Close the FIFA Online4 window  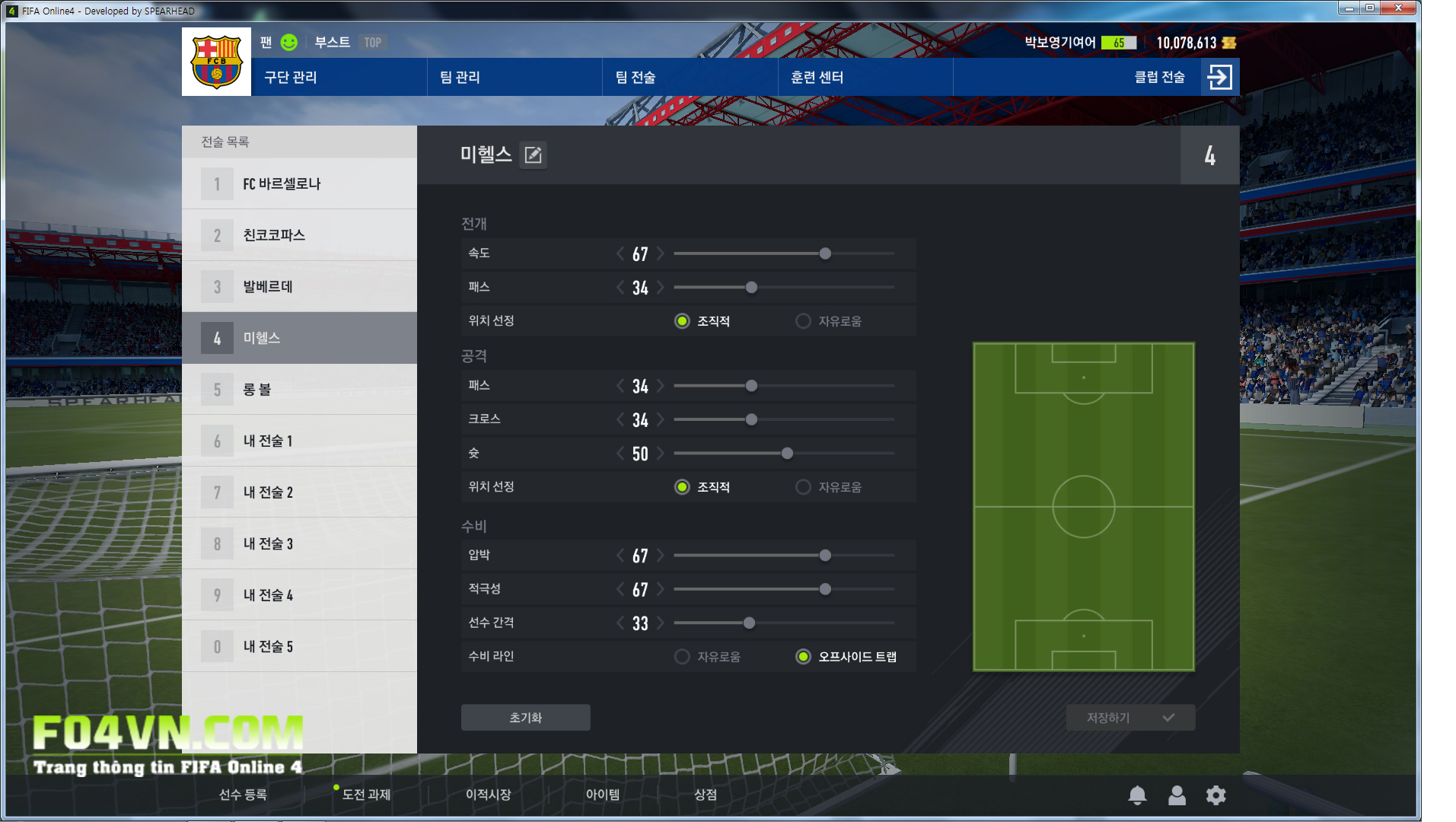click(1398, 8)
